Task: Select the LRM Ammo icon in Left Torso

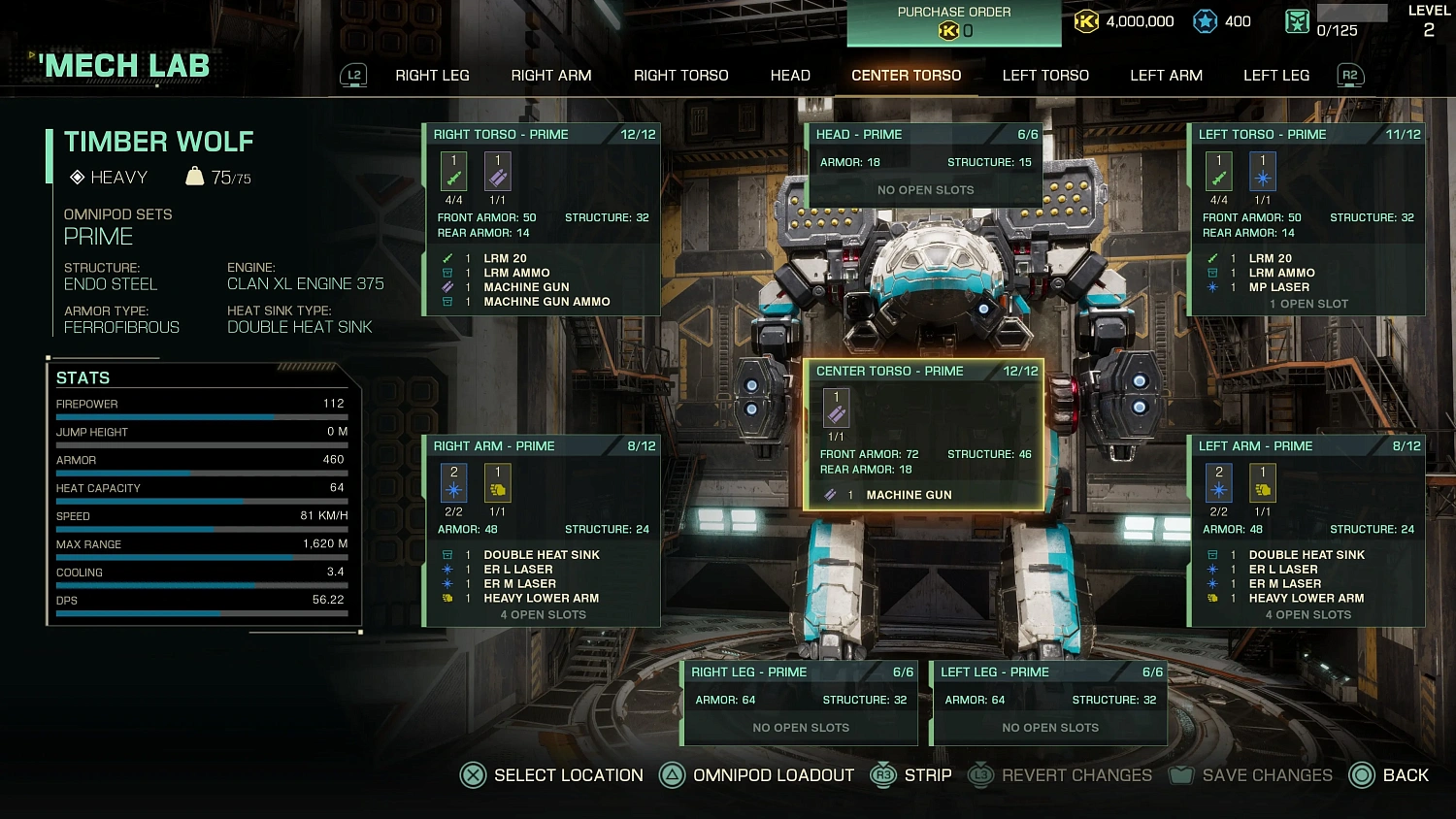Action: click(1211, 273)
